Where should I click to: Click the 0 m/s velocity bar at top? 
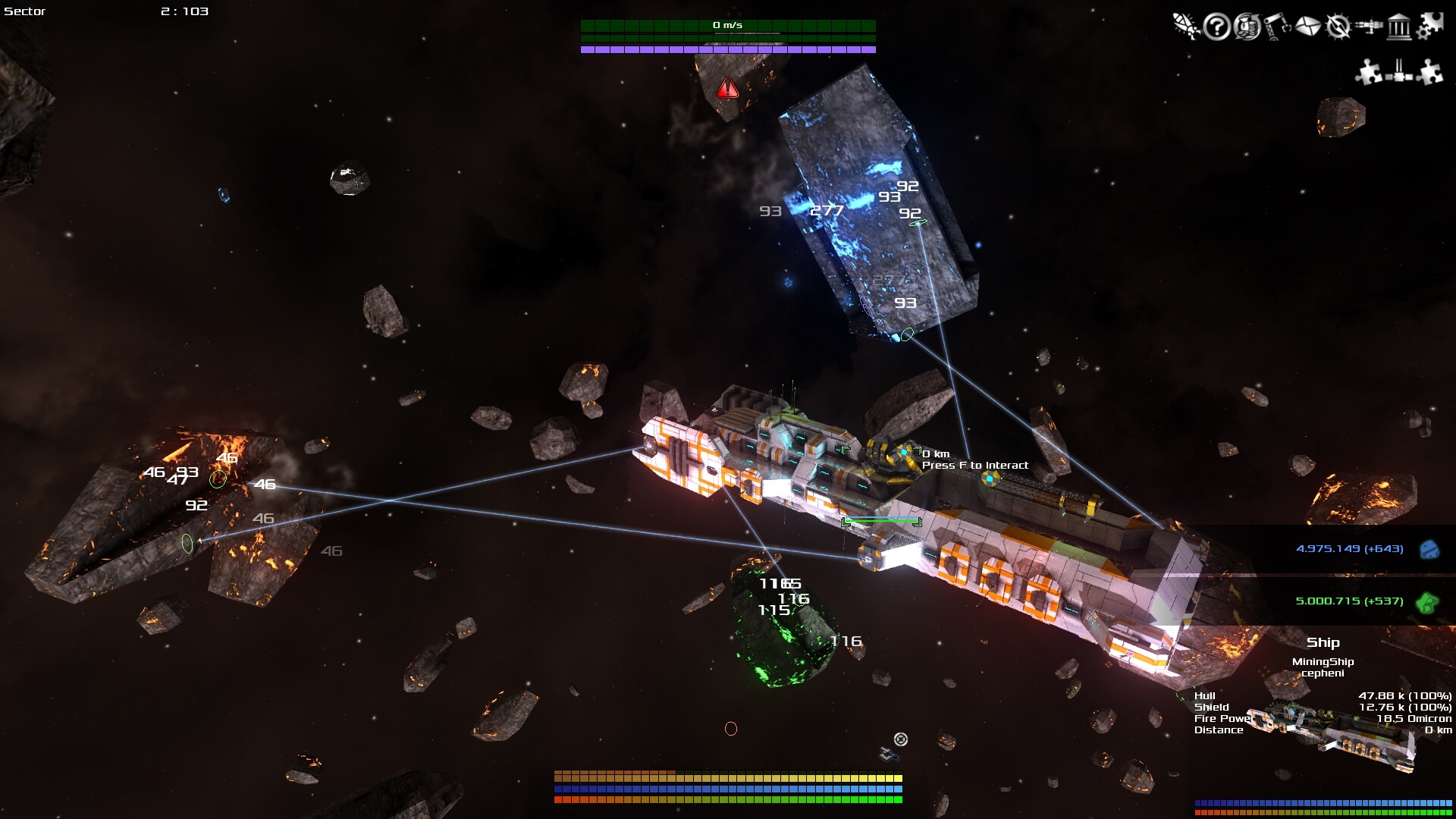(726, 24)
